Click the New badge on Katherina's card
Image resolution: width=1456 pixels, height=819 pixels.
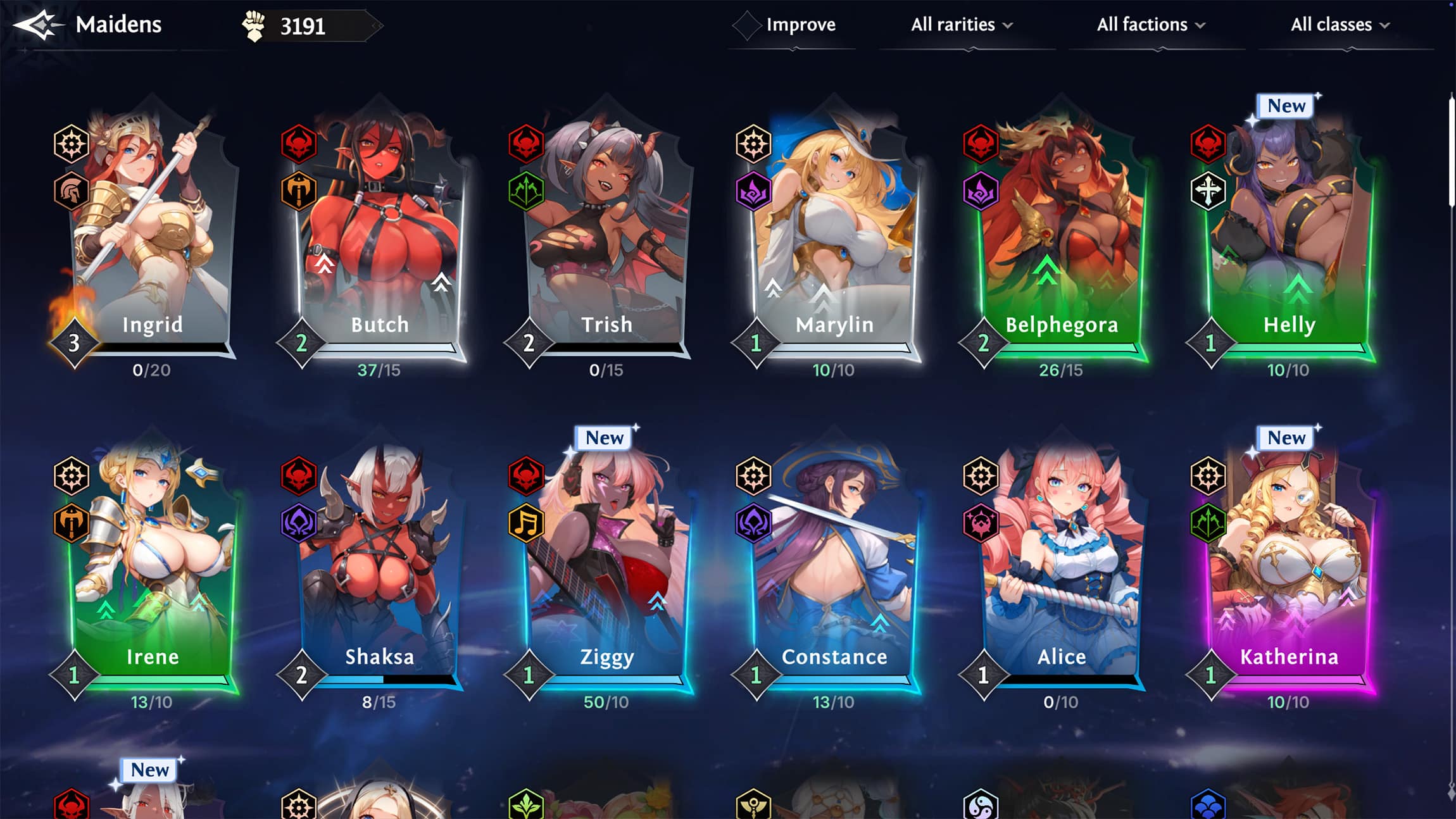(1286, 438)
